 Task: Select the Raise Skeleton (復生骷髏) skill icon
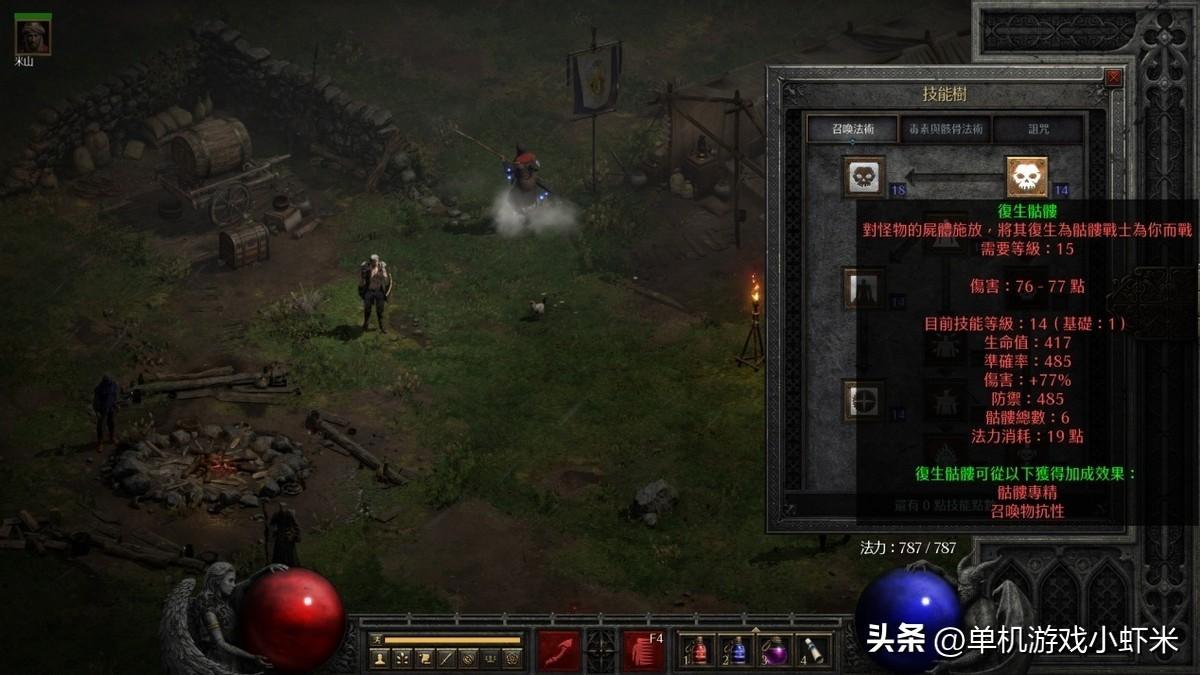pos(1027,177)
